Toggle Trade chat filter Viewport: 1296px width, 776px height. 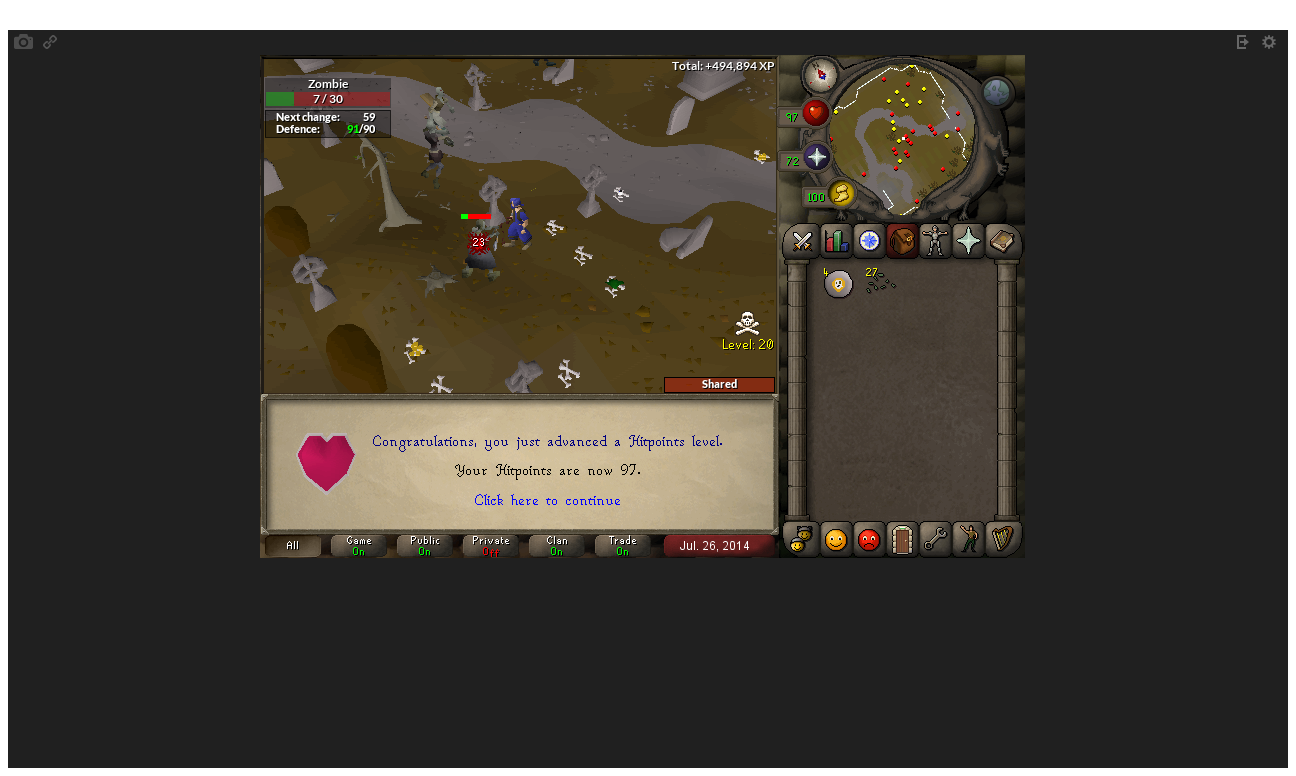tap(622, 545)
